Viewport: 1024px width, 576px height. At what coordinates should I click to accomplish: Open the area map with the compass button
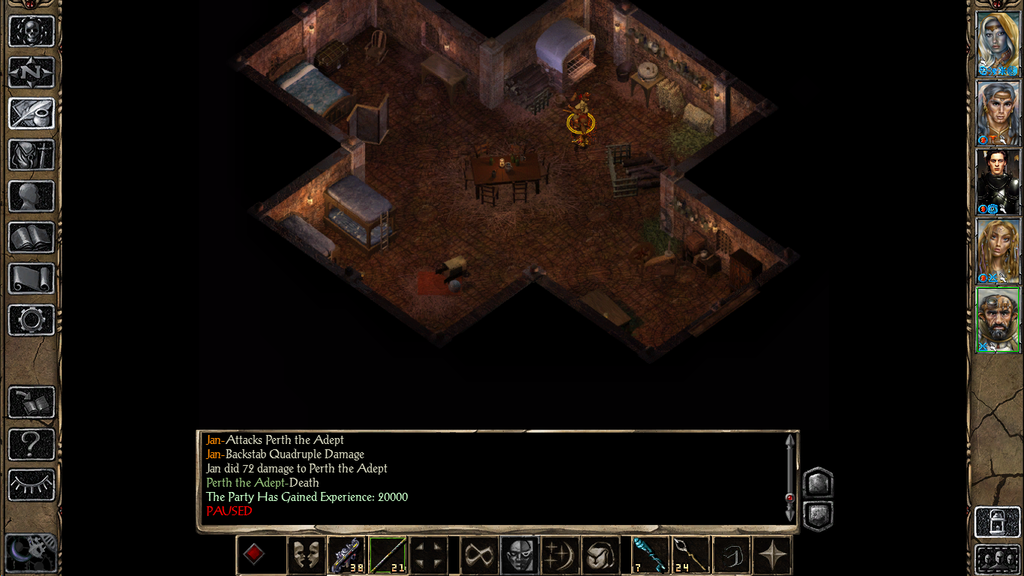coord(31,72)
